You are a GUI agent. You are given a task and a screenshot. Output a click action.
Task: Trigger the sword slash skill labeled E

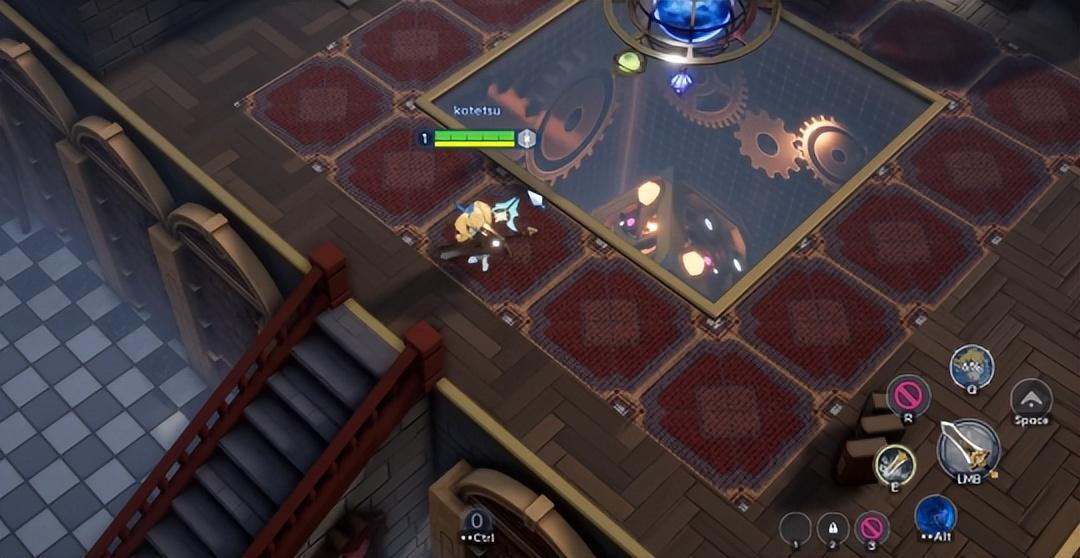[895, 464]
